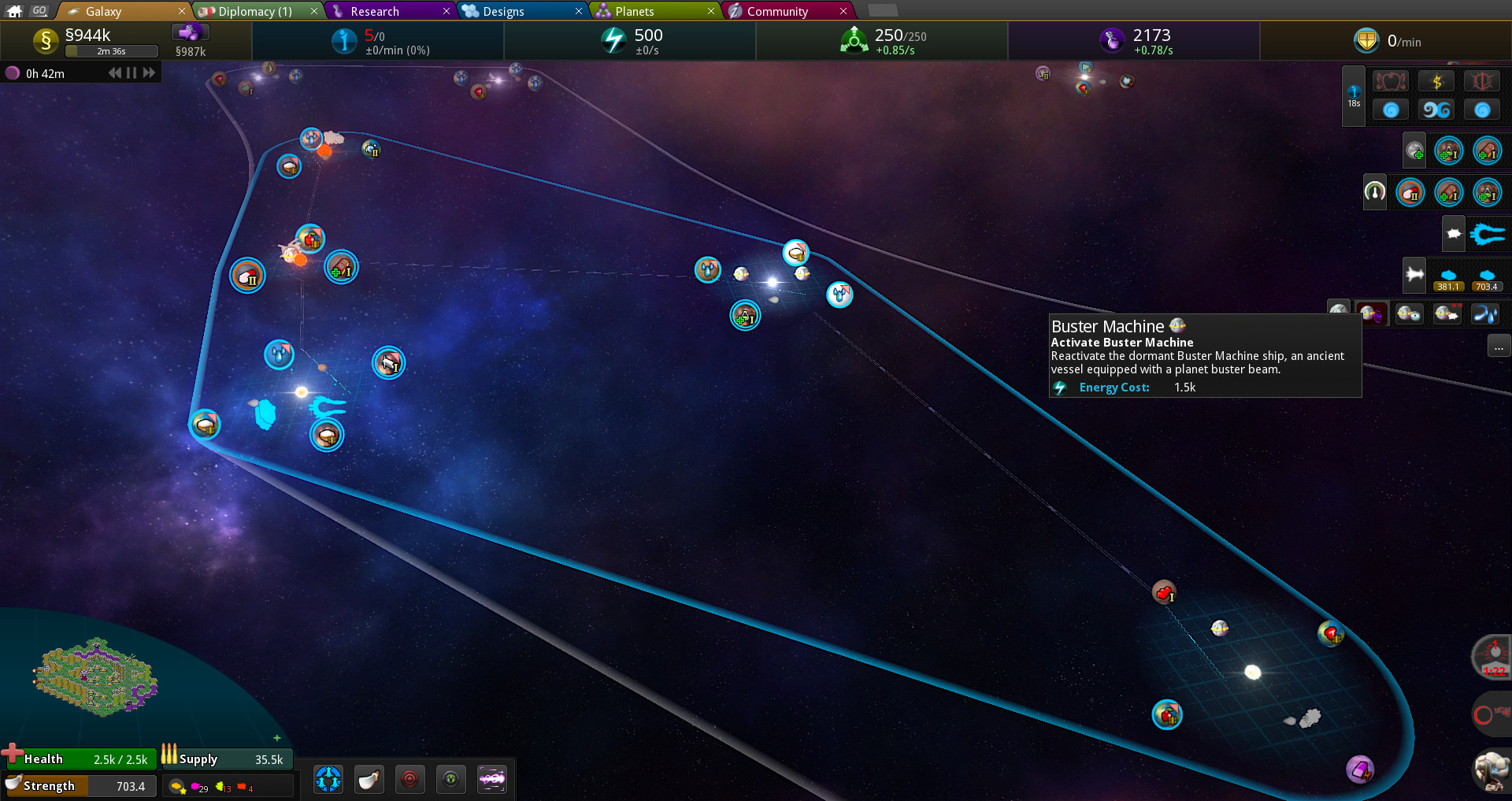1512x801 pixels.
Task: Expand the white splat panel handle on the right
Action: click(x=1453, y=232)
